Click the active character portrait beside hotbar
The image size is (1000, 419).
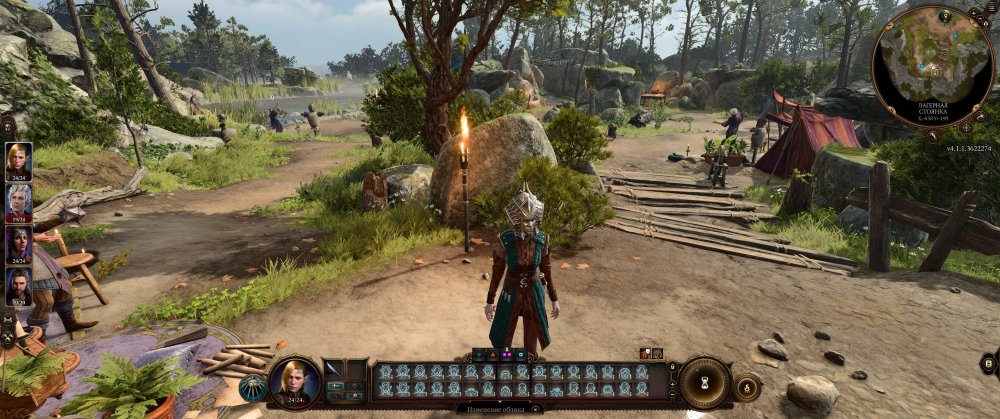(295, 382)
